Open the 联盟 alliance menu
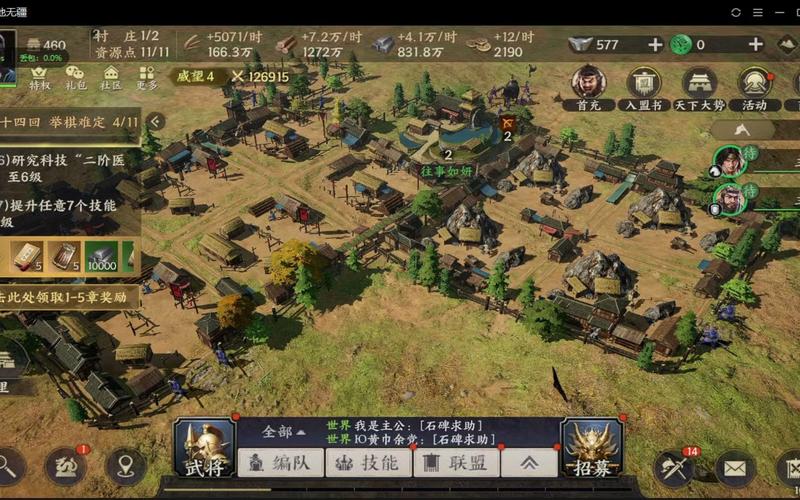This screenshot has height=500, width=800. click(456, 462)
